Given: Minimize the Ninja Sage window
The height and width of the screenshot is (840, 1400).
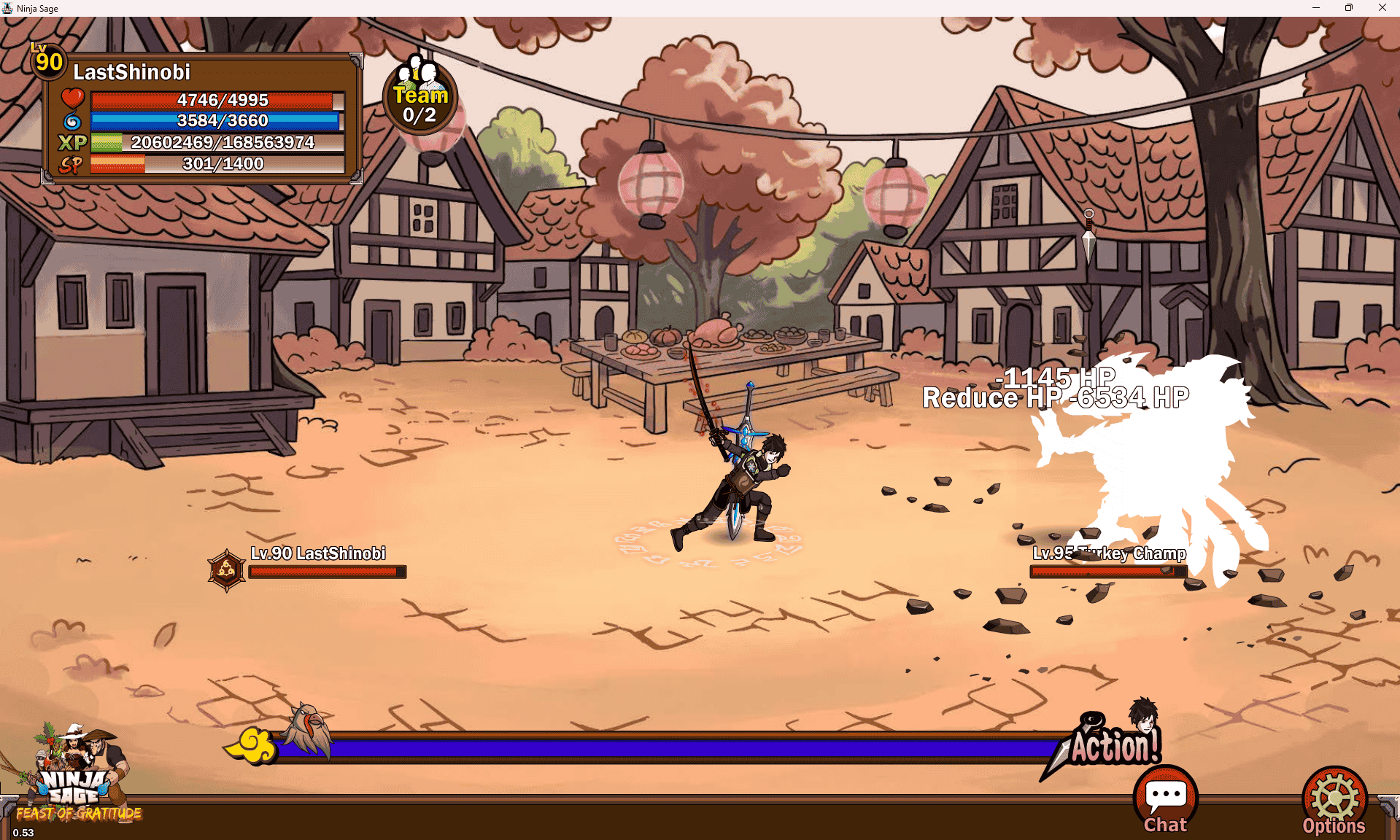Looking at the screenshot, I should (1316, 8).
